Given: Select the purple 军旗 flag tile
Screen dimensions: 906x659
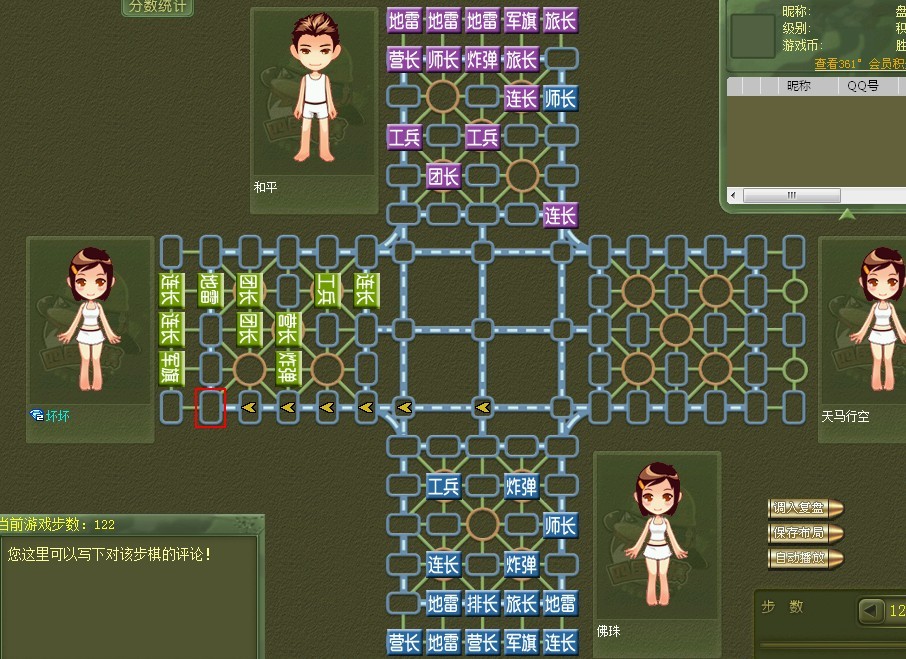Looking at the screenshot, I should tap(521, 20).
